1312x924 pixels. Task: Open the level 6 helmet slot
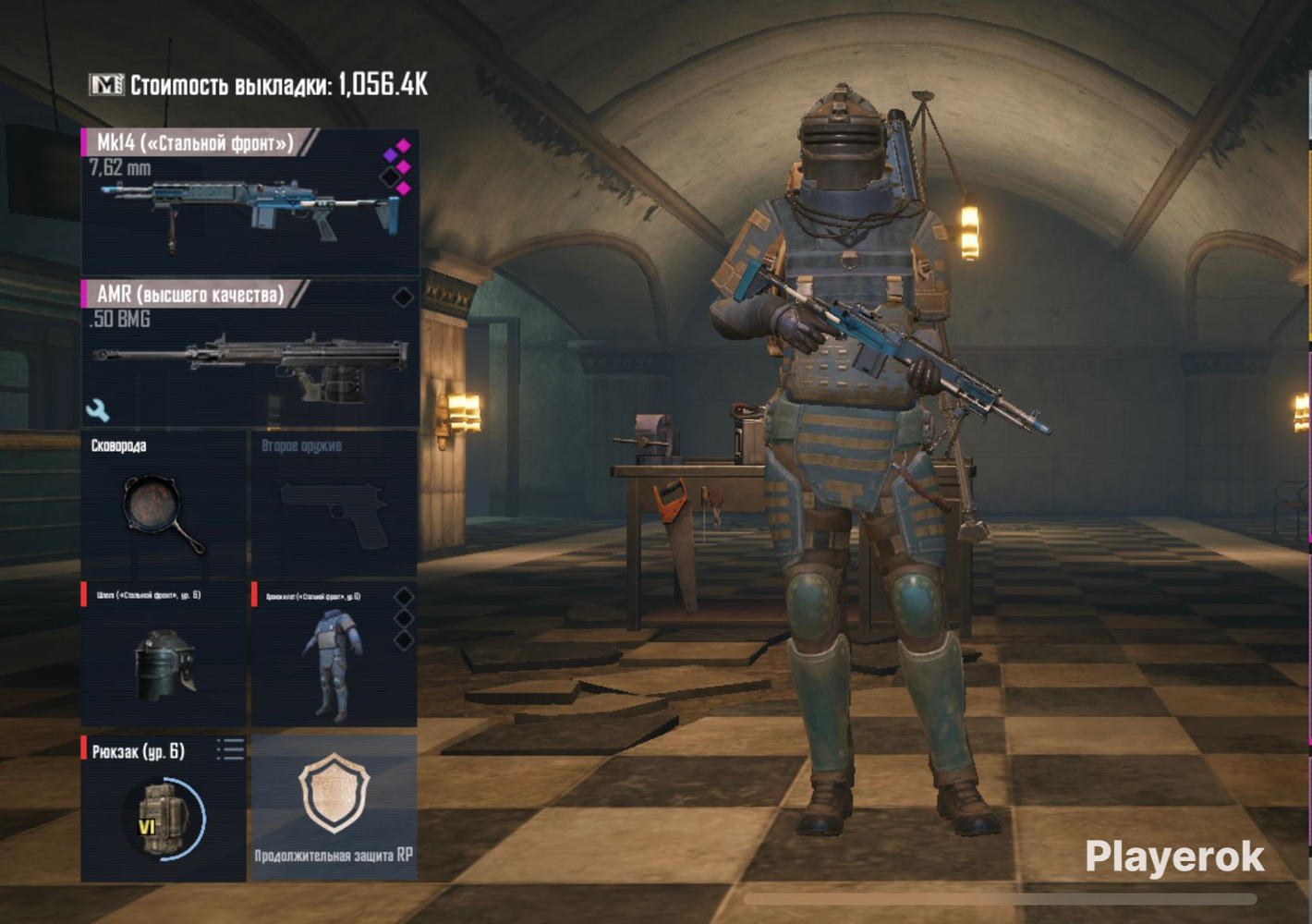(164, 656)
